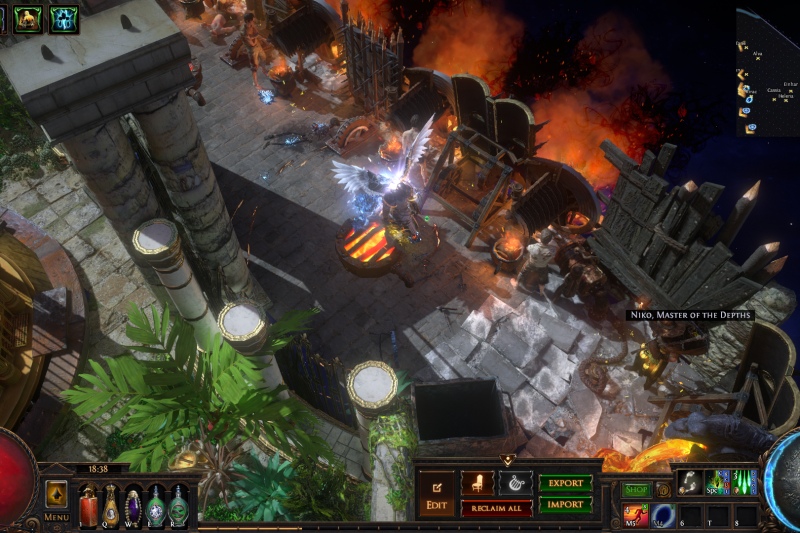This screenshot has height=533, width=800.
Task: Export the hideout layout
Action: (565, 483)
